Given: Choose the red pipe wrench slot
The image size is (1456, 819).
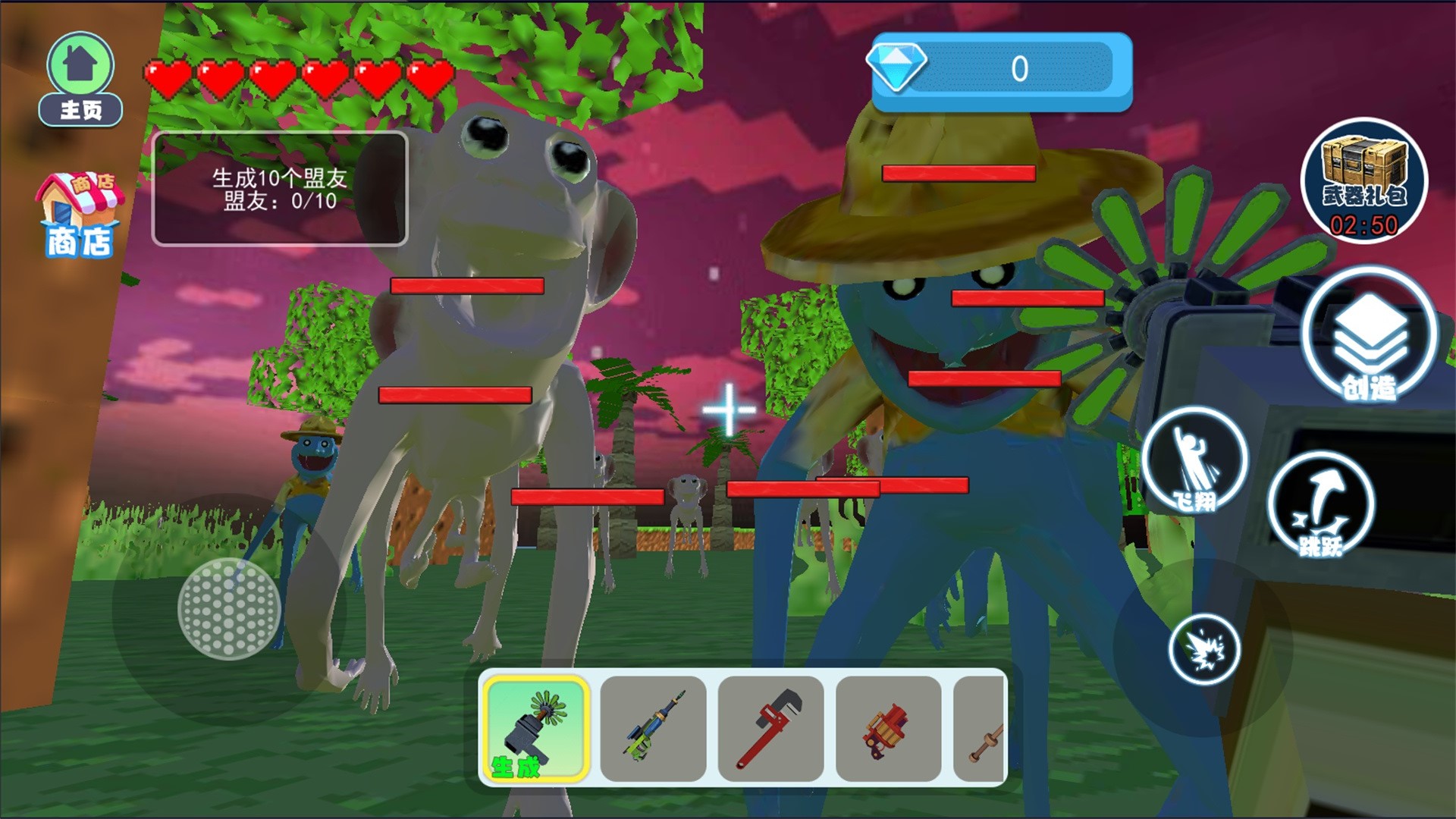Looking at the screenshot, I should 770,728.
